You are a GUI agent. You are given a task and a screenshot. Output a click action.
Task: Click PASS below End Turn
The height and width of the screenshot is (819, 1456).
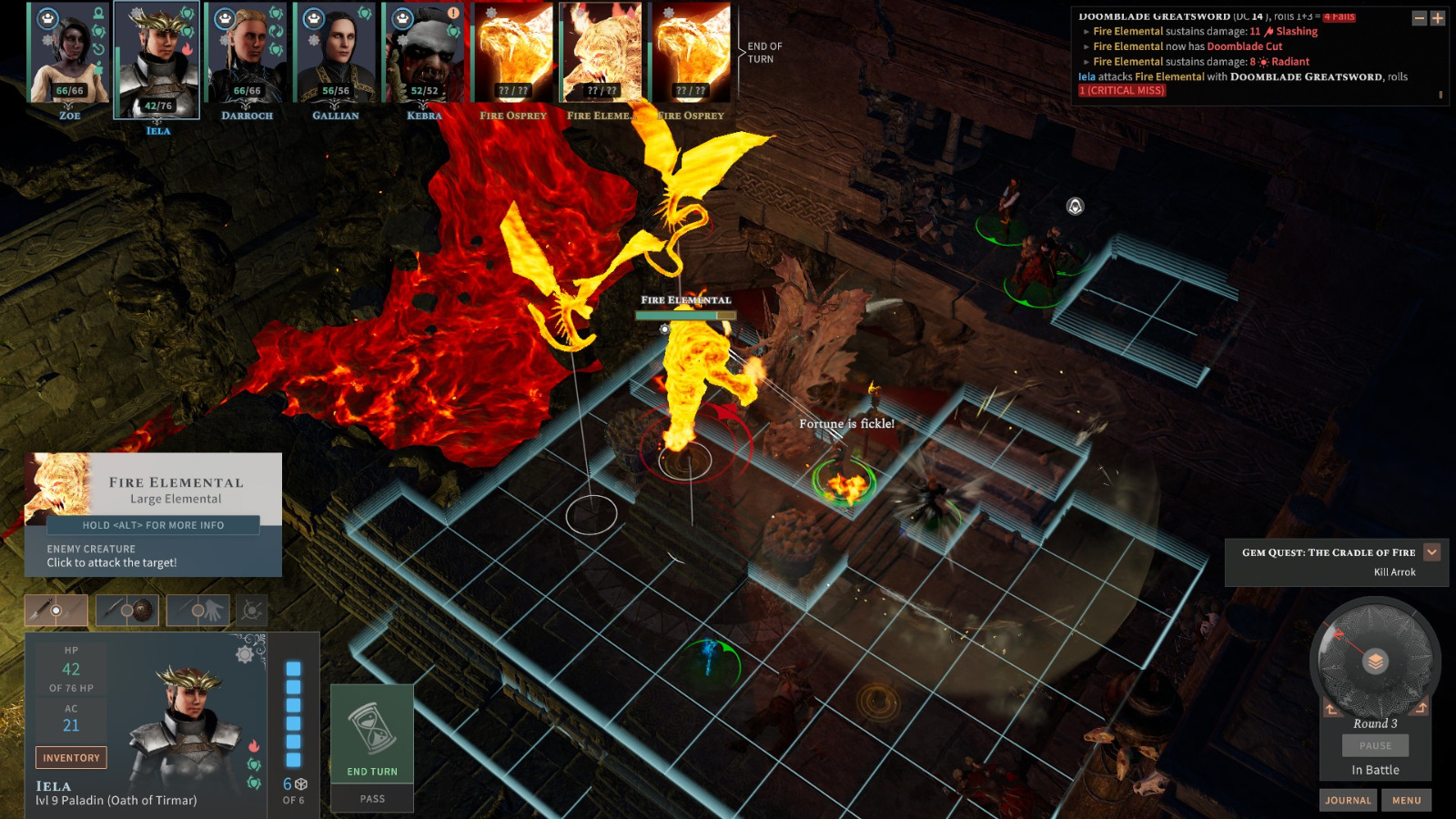(x=372, y=798)
